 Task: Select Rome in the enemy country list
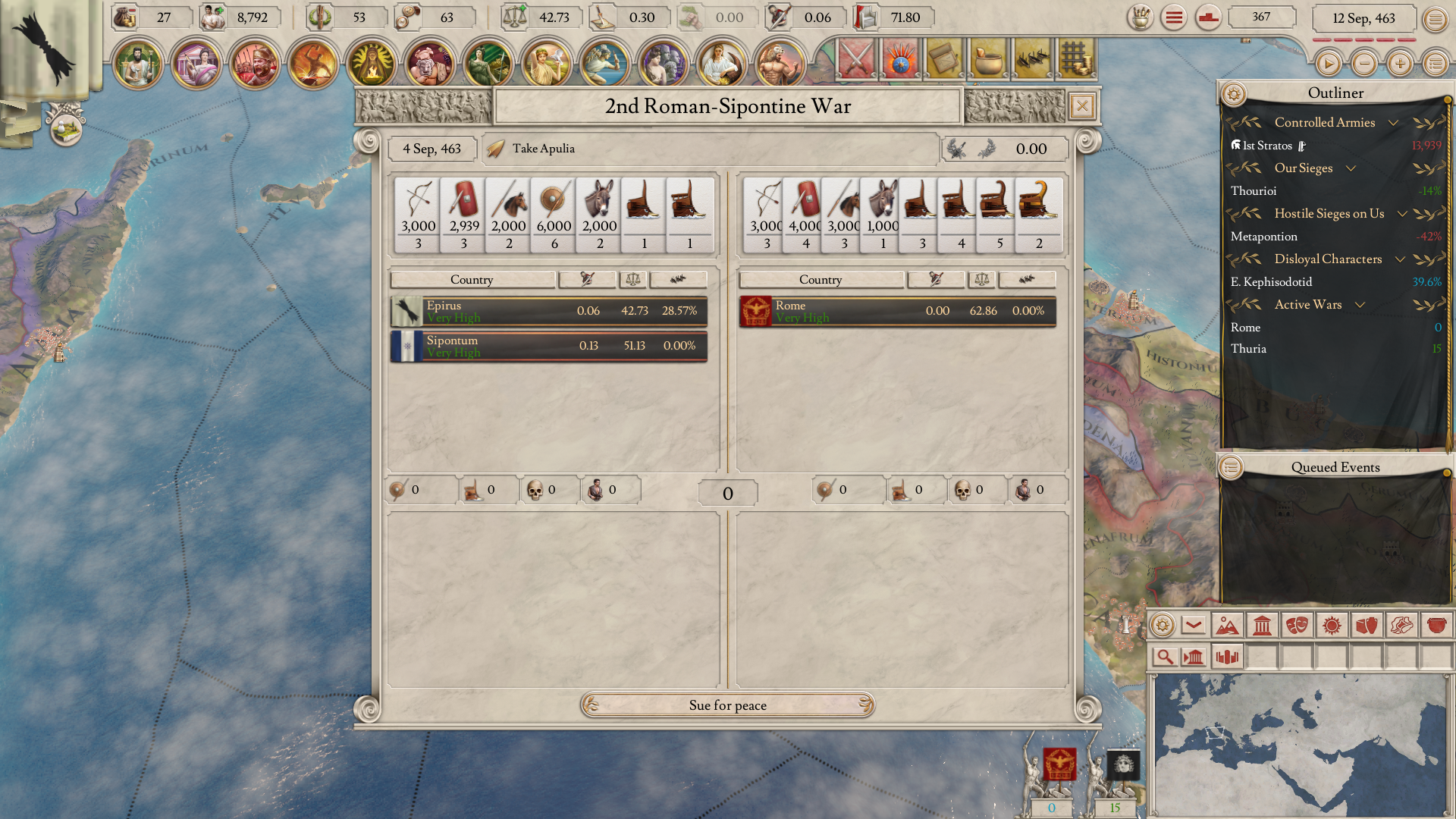[x=897, y=311]
